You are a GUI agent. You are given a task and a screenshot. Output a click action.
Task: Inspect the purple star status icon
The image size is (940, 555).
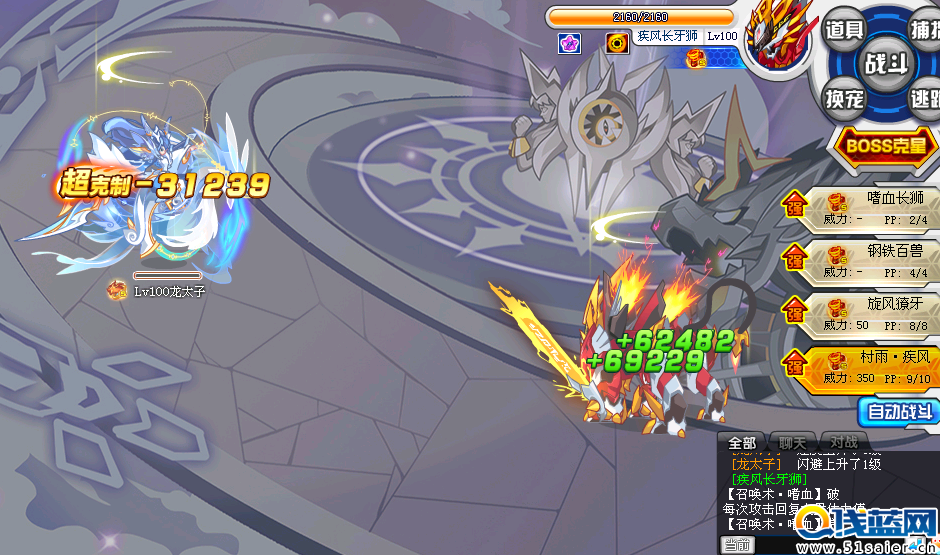569,43
